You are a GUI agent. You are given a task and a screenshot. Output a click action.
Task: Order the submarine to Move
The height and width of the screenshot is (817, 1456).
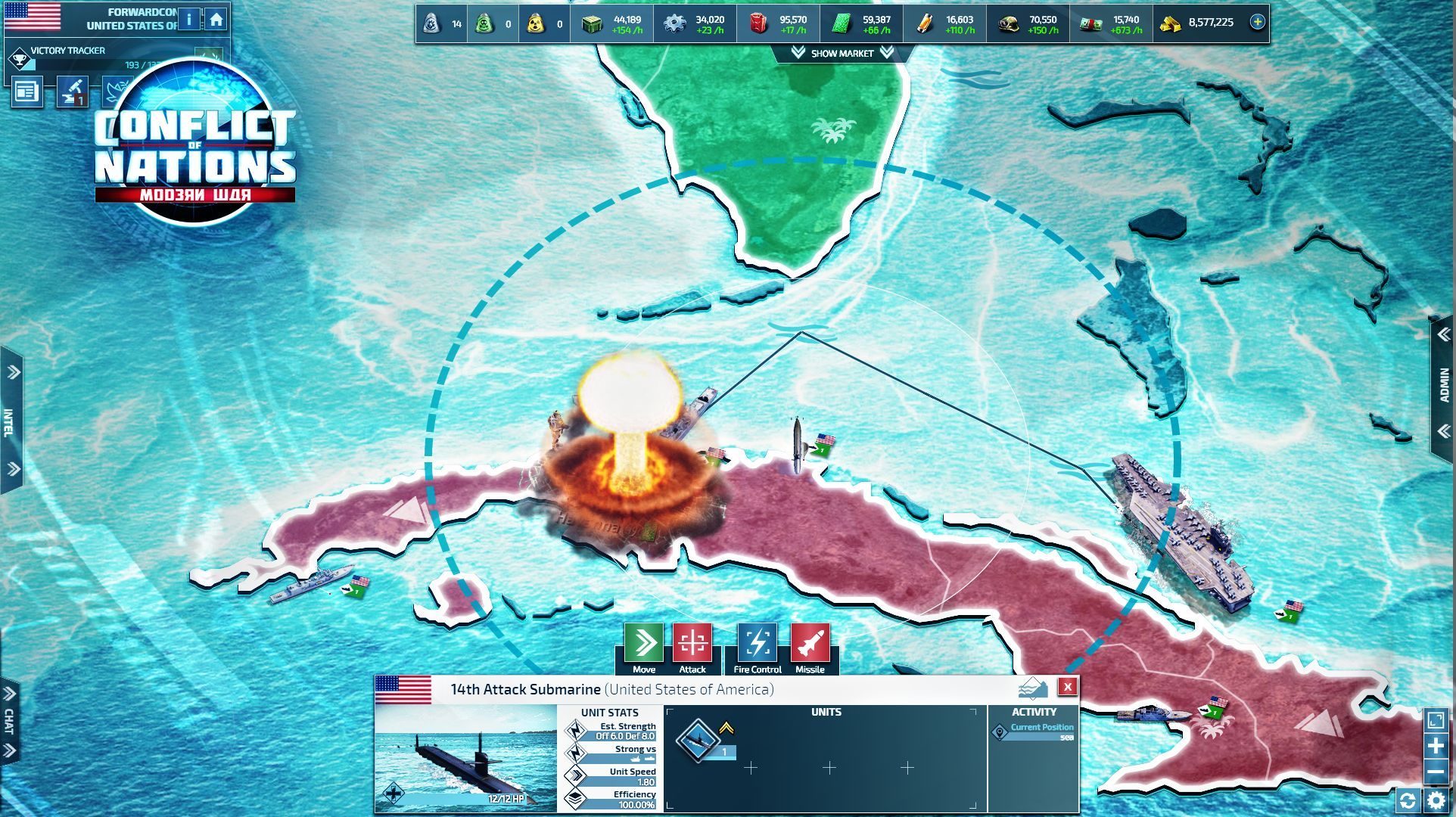tap(644, 644)
